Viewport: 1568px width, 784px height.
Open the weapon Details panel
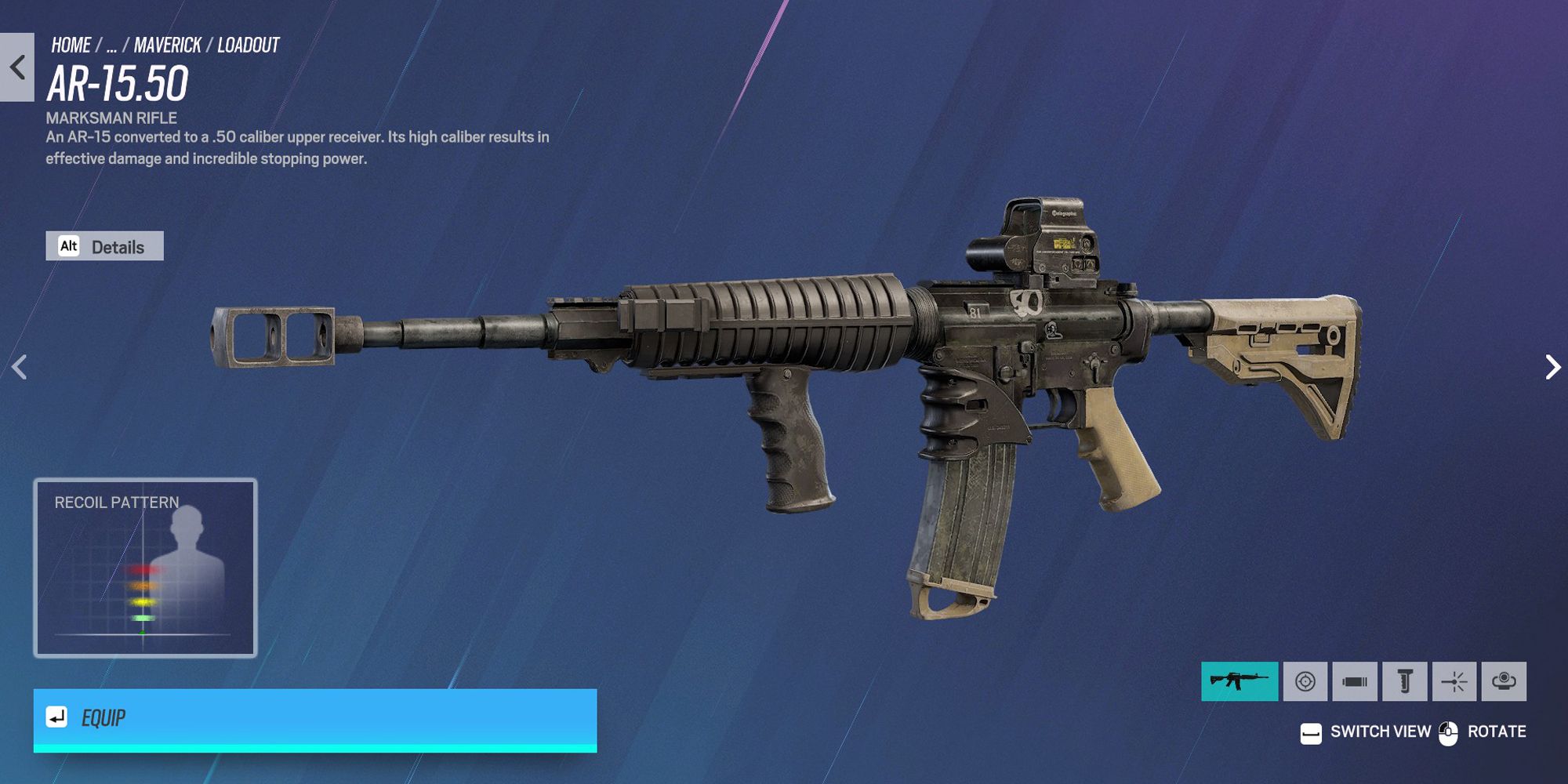coord(119,246)
